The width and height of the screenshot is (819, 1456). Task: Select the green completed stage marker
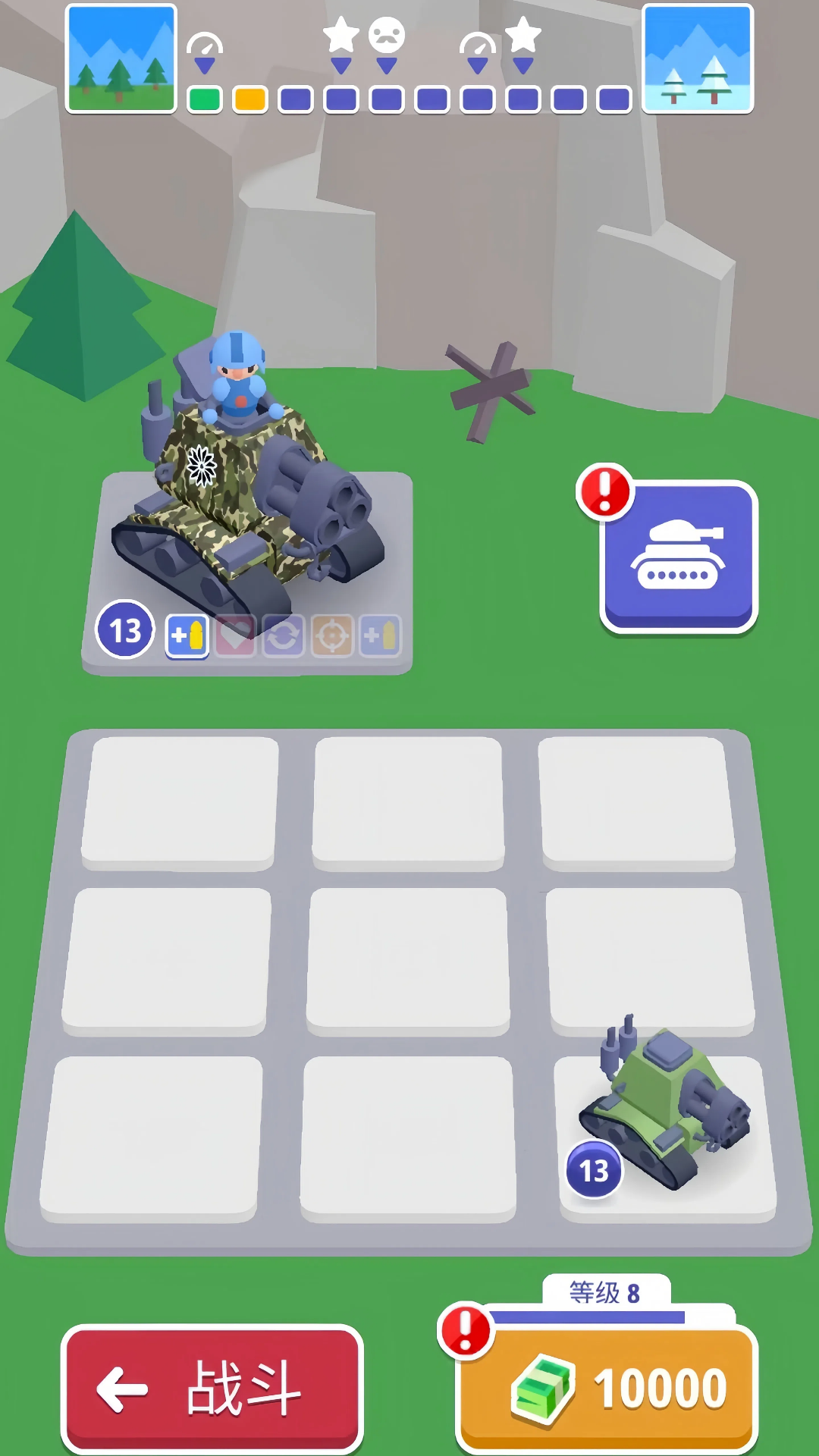click(205, 99)
